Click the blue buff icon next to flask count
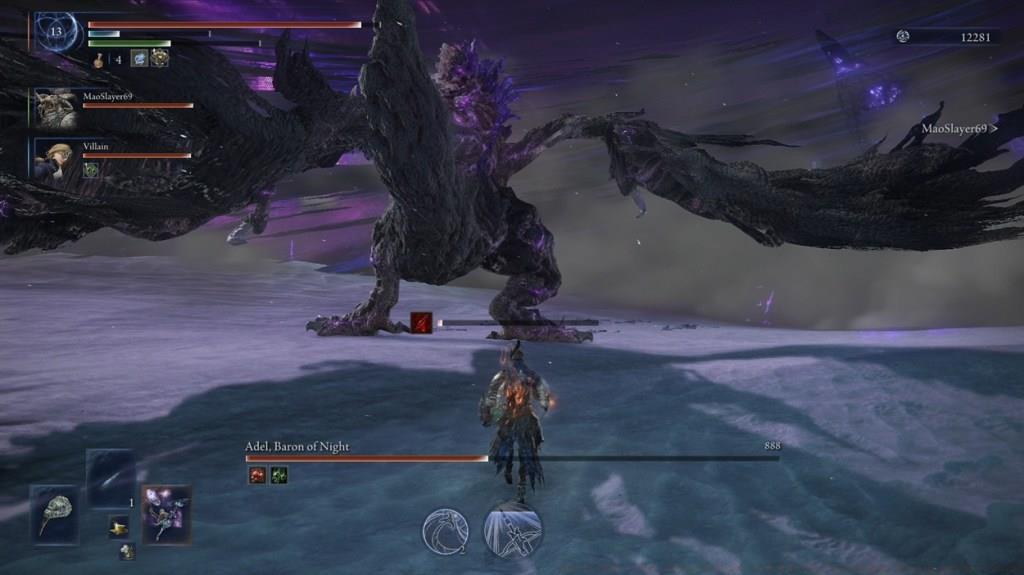 139,58
